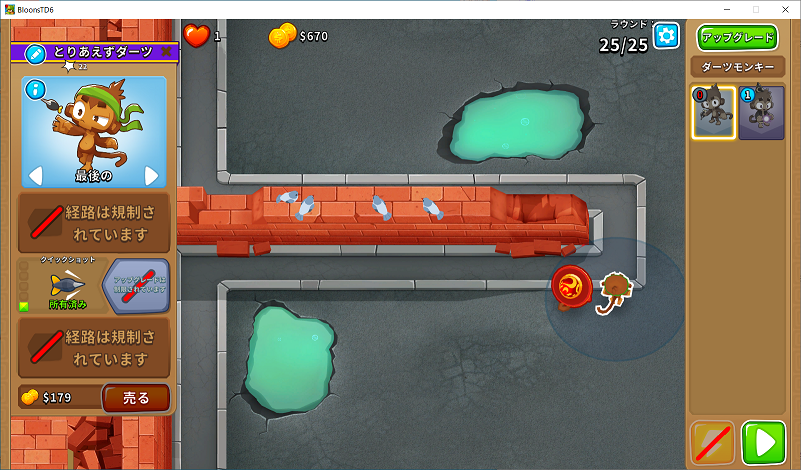This screenshot has height=470, width=801.
Task: Select the Dart Monkey tower card marked 0
Action: (x=712, y=112)
